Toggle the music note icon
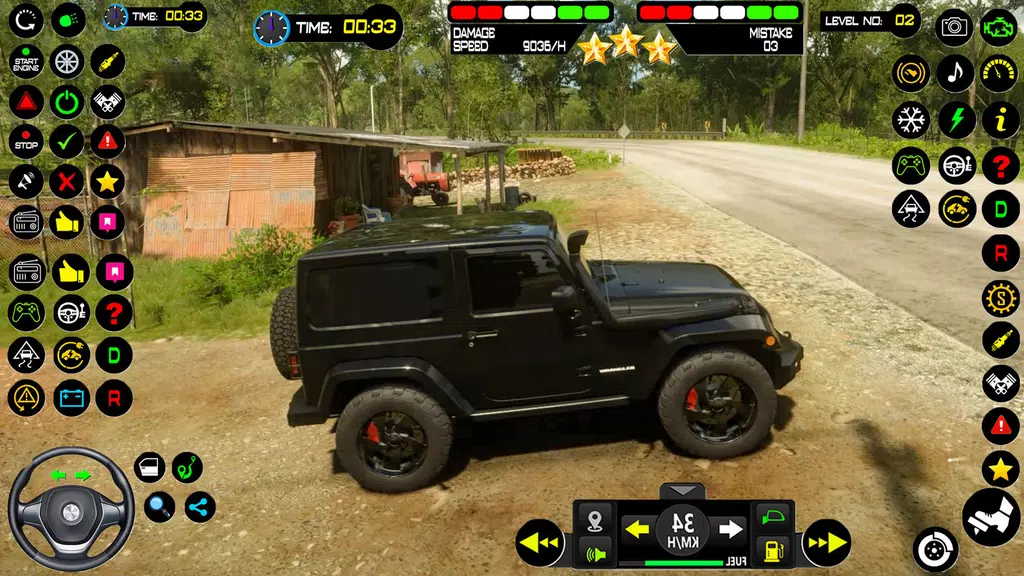This screenshot has height=576, width=1024. coord(955,73)
